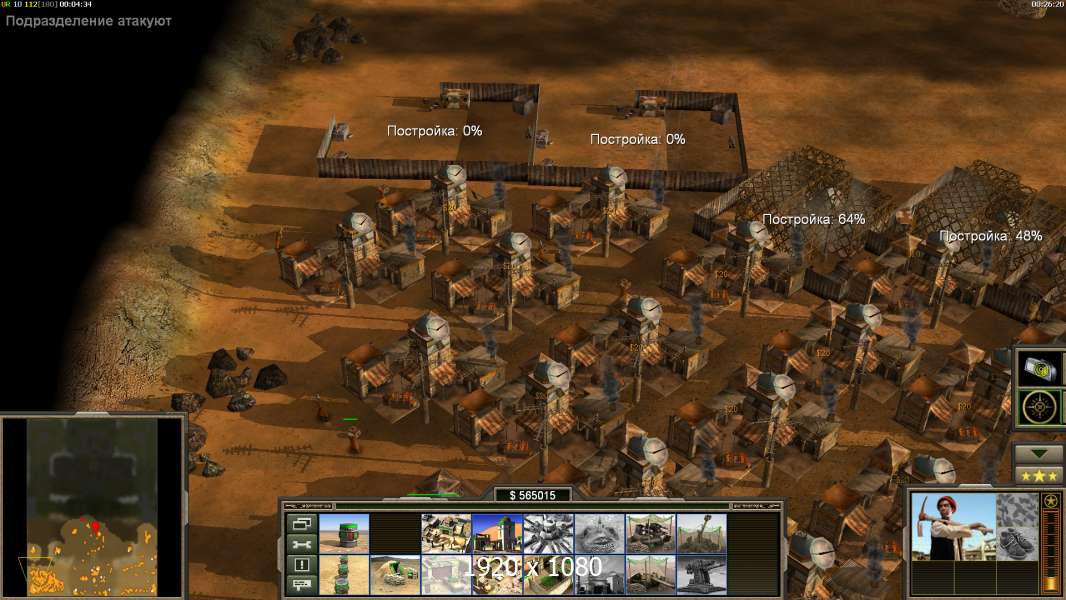
Task: Click the wrench repair button
Action: tap(300, 543)
